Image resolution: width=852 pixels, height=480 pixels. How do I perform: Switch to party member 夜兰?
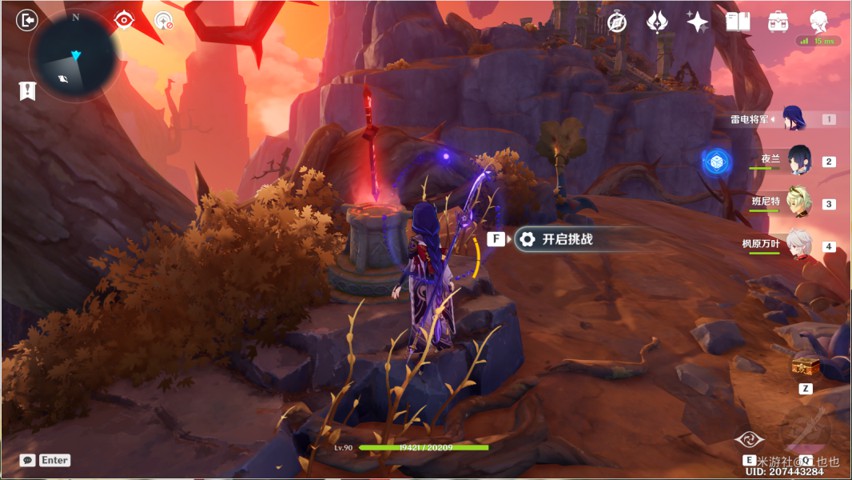798,160
